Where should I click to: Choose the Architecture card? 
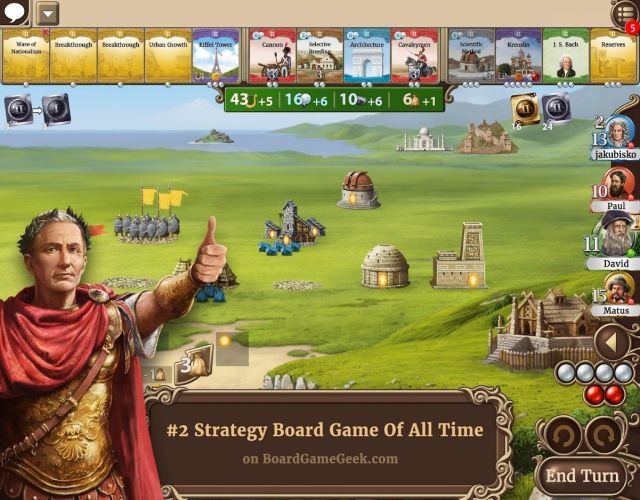pyautogui.click(x=366, y=56)
